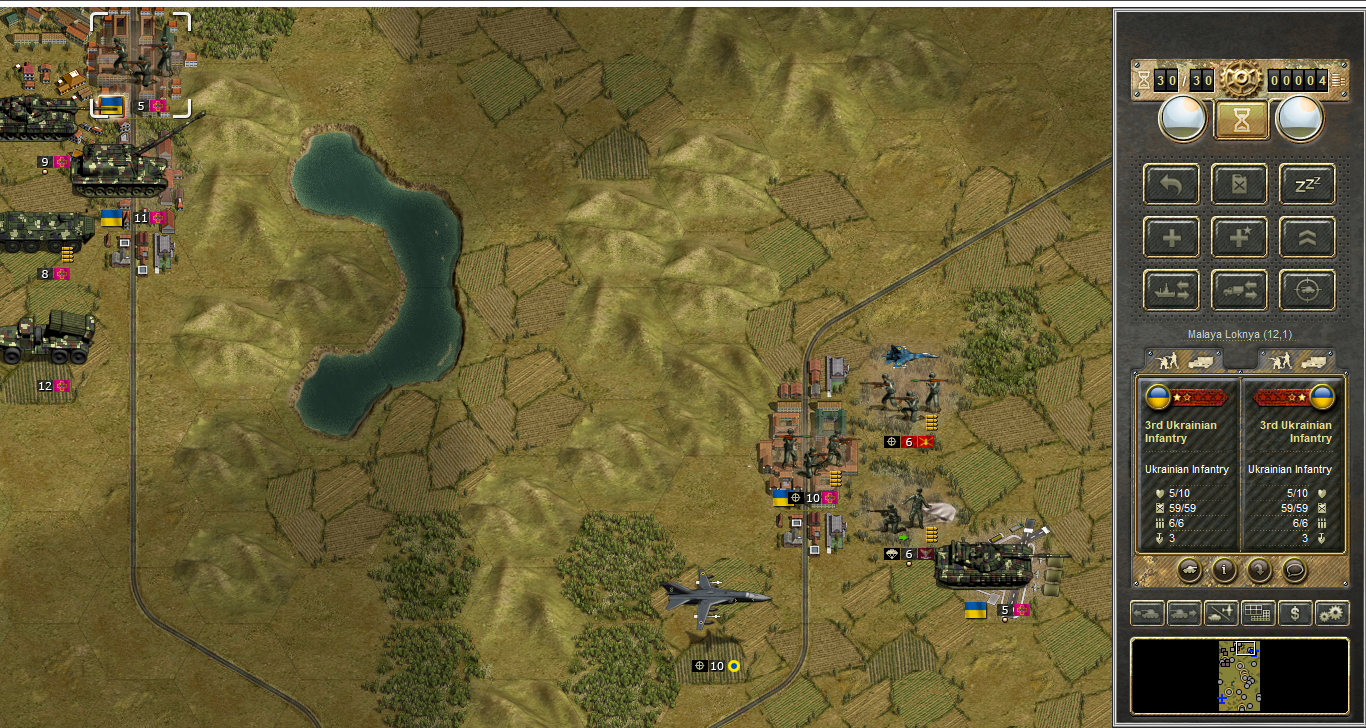The width and height of the screenshot is (1366, 728).
Task: Open game options with the gears button
Action: [x=1332, y=613]
